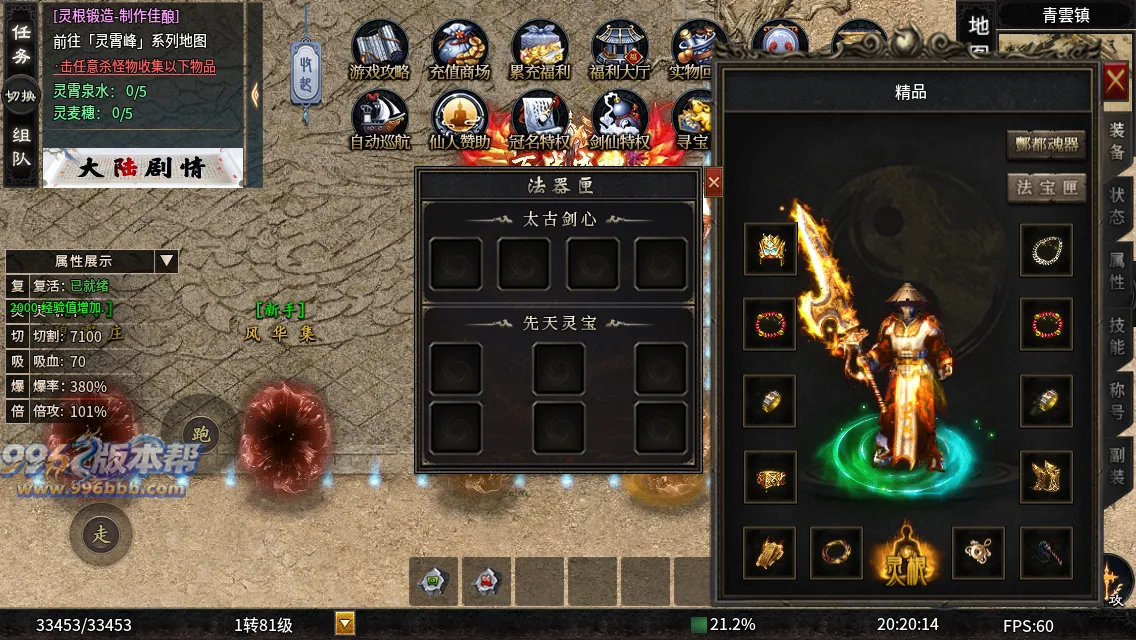Switch to the 状态 status tab
1136x640 pixels.
click(1117, 206)
